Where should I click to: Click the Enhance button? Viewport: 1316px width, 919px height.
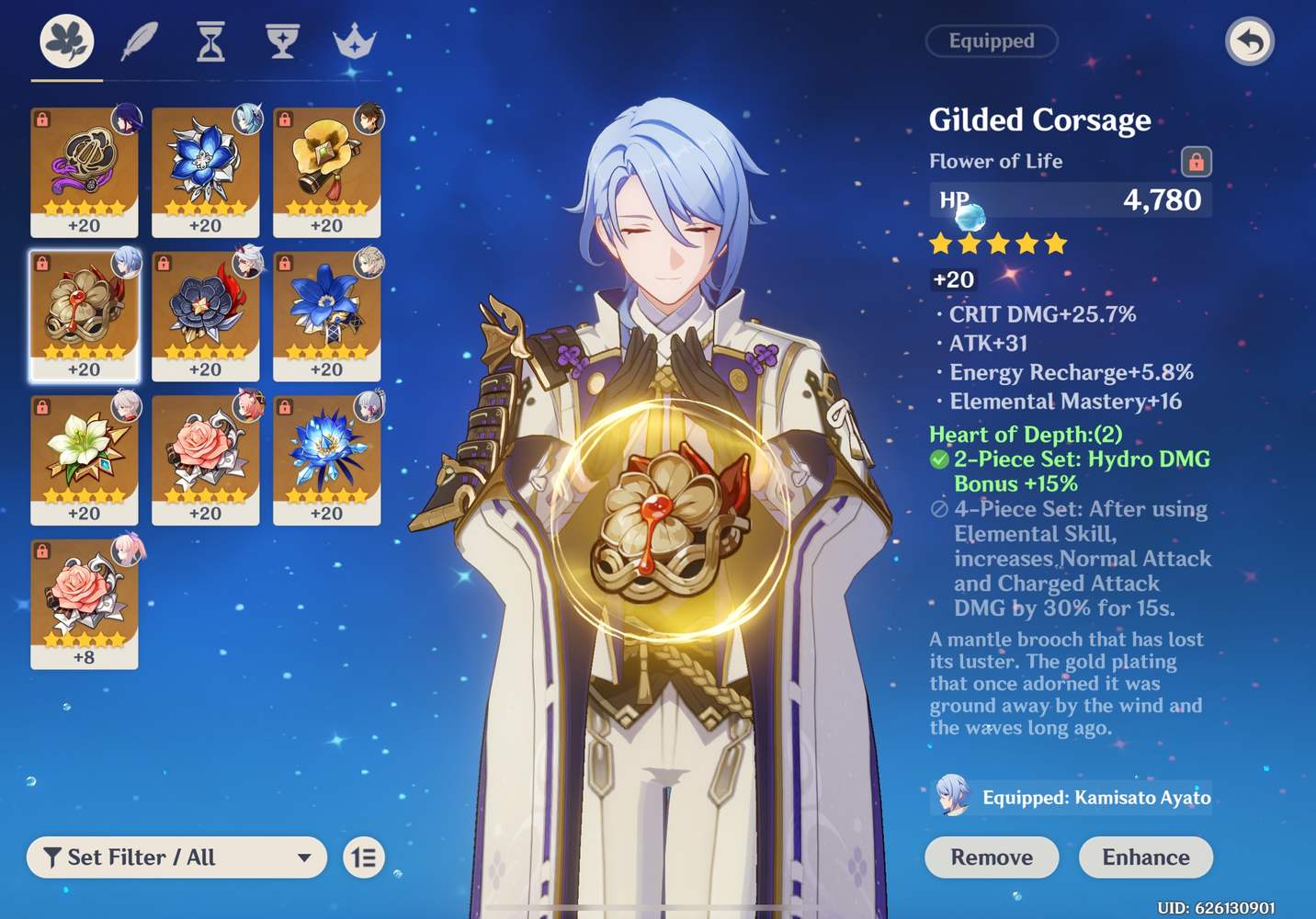coord(1145,857)
